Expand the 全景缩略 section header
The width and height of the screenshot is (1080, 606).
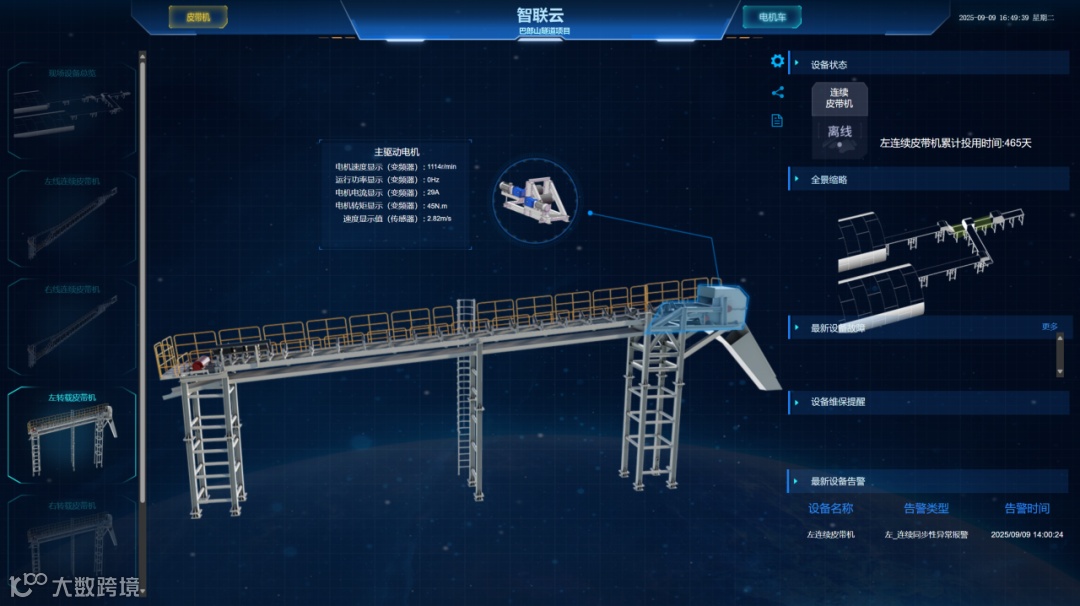click(830, 180)
